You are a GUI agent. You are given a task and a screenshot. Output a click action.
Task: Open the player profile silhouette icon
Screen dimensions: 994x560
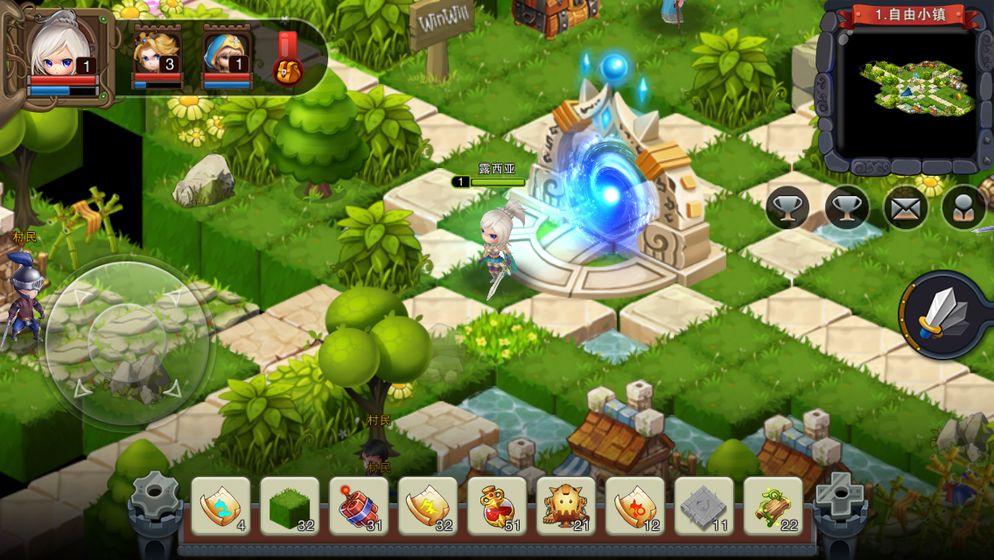964,208
